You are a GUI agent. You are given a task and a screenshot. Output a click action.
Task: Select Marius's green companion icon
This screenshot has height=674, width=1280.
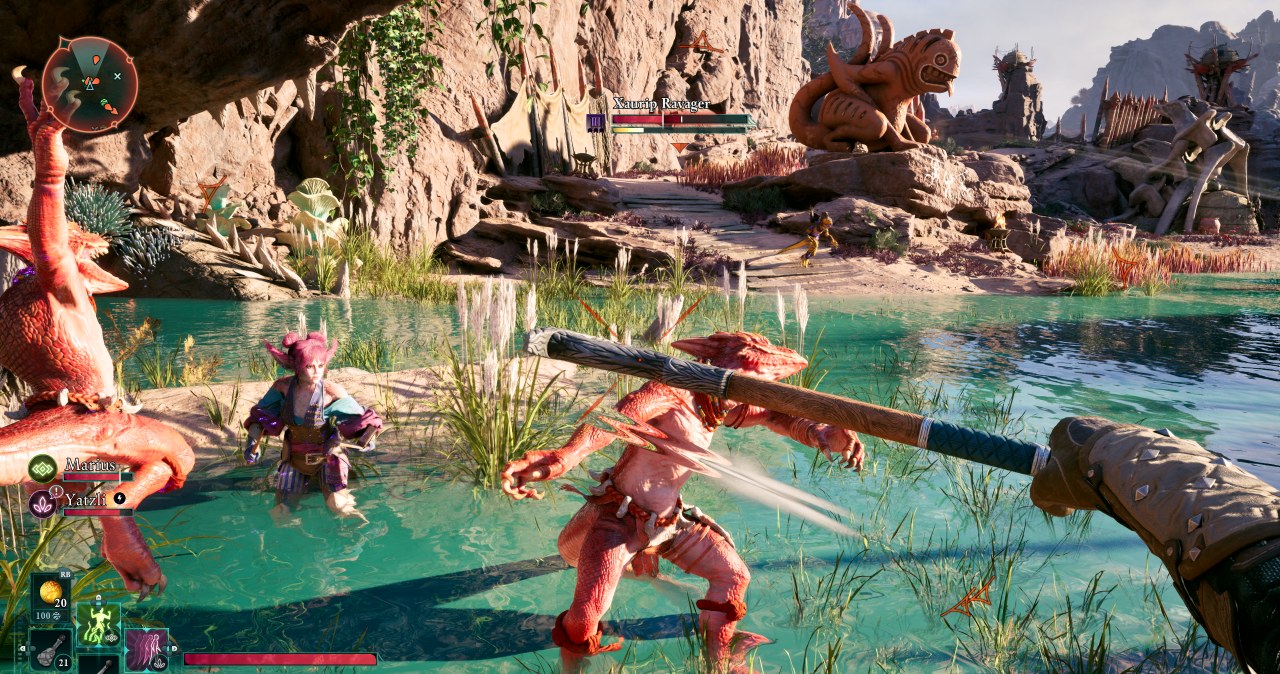click(42, 467)
